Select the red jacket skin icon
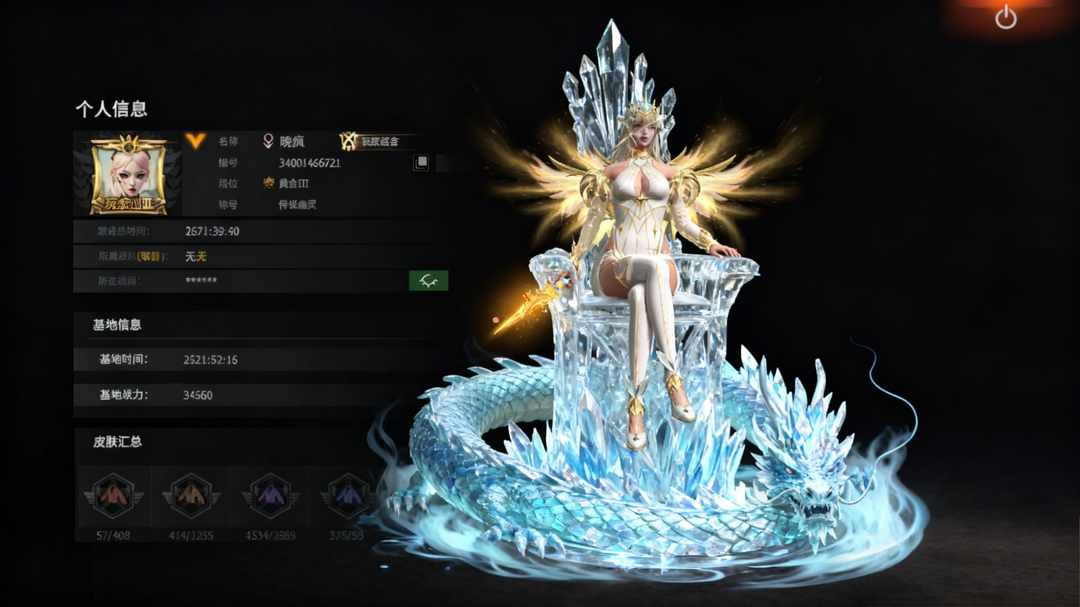The width and height of the screenshot is (1080, 607). point(113,495)
